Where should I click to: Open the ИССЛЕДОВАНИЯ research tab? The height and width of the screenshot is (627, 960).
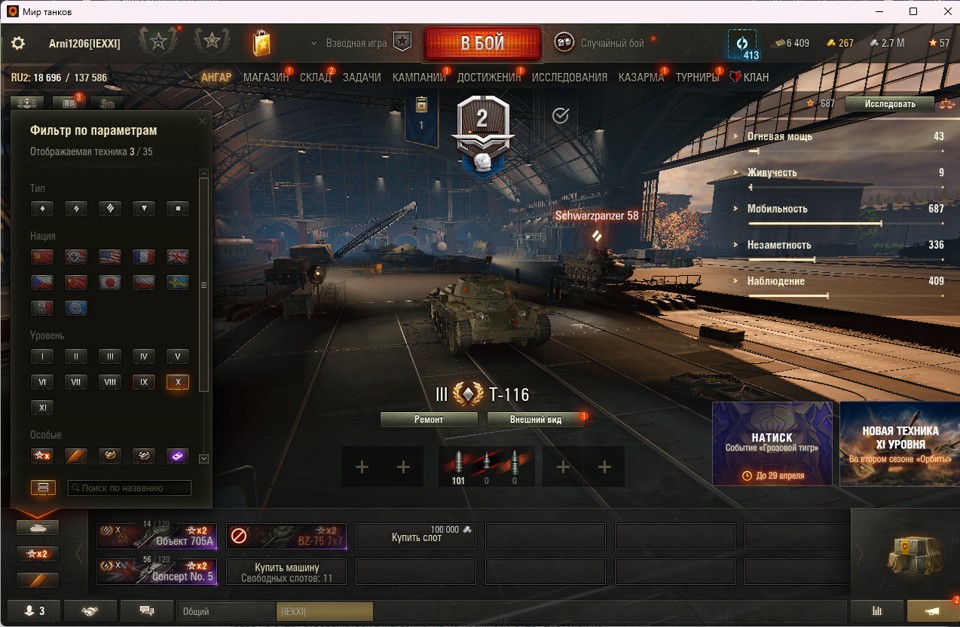pos(569,77)
